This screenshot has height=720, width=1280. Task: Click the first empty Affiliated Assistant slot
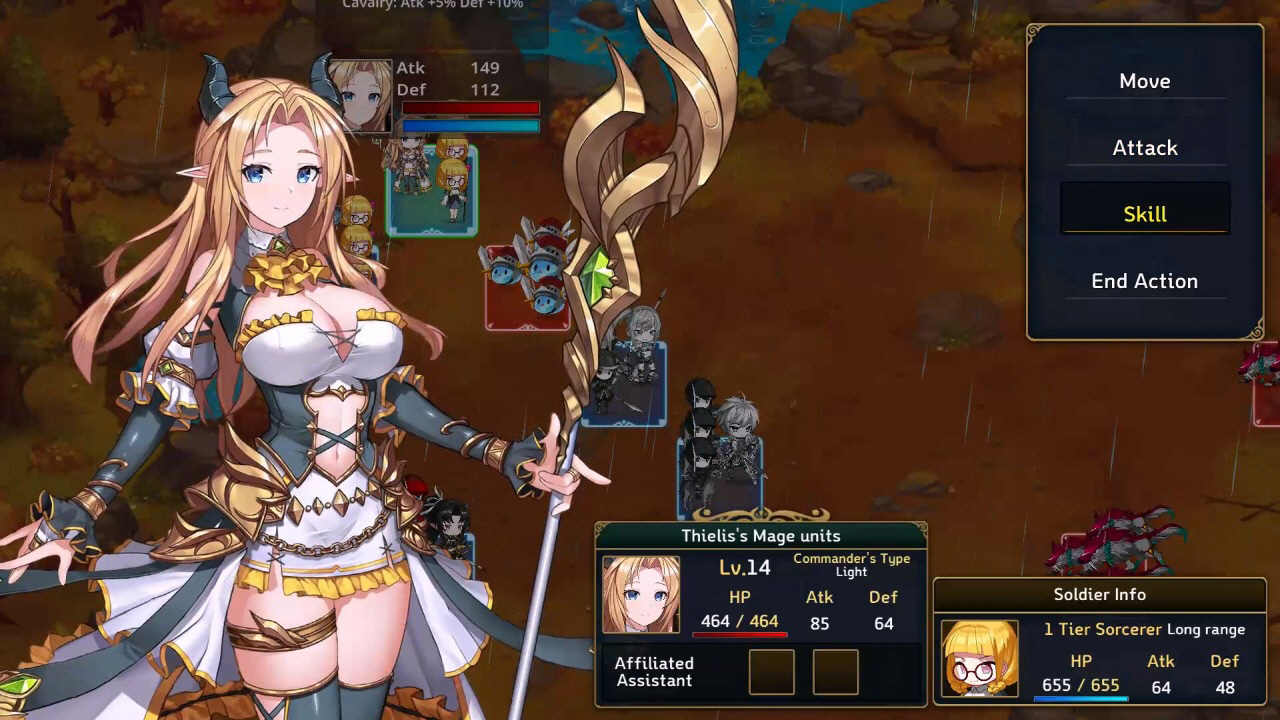click(x=771, y=672)
